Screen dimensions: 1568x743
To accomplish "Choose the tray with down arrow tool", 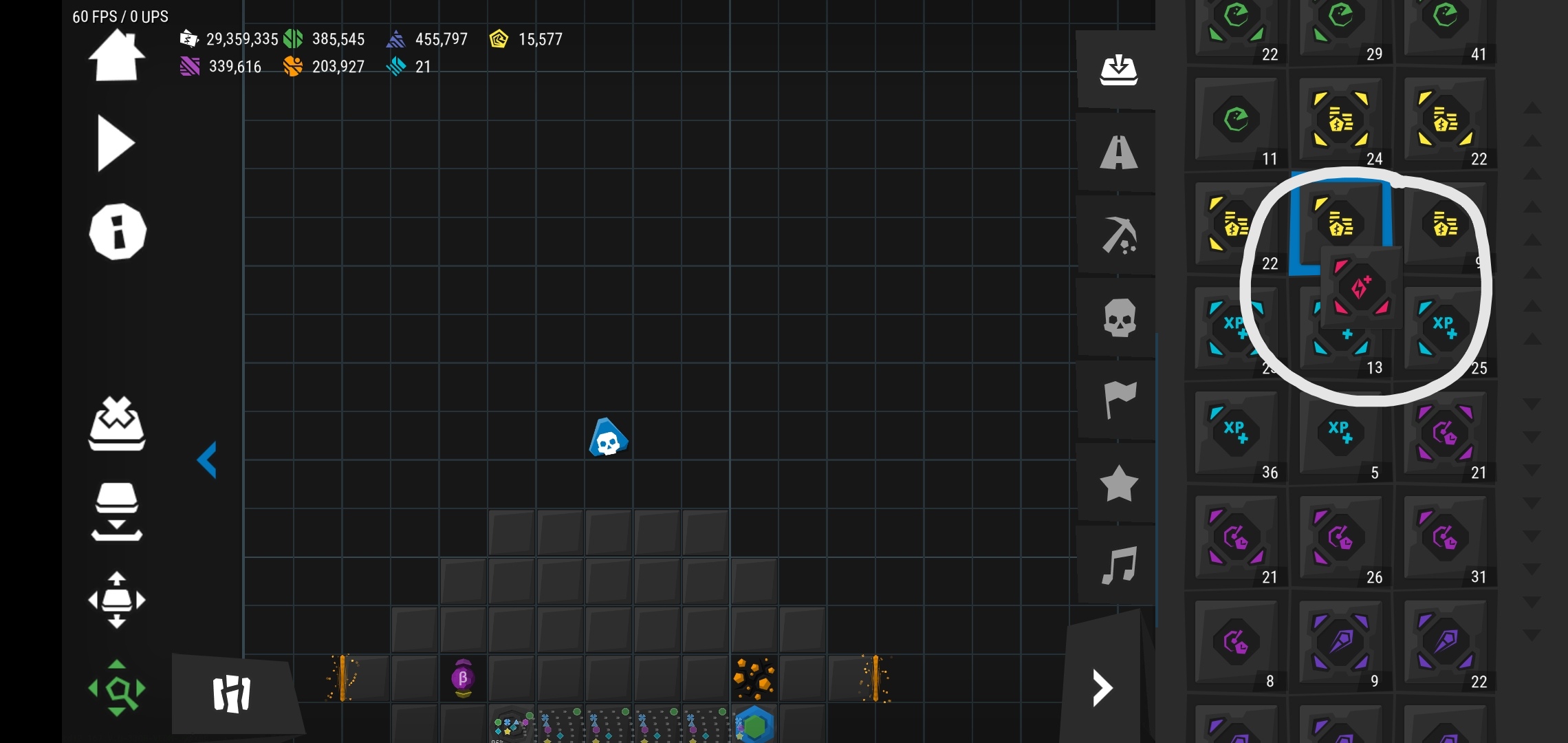I will (x=117, y=513).
